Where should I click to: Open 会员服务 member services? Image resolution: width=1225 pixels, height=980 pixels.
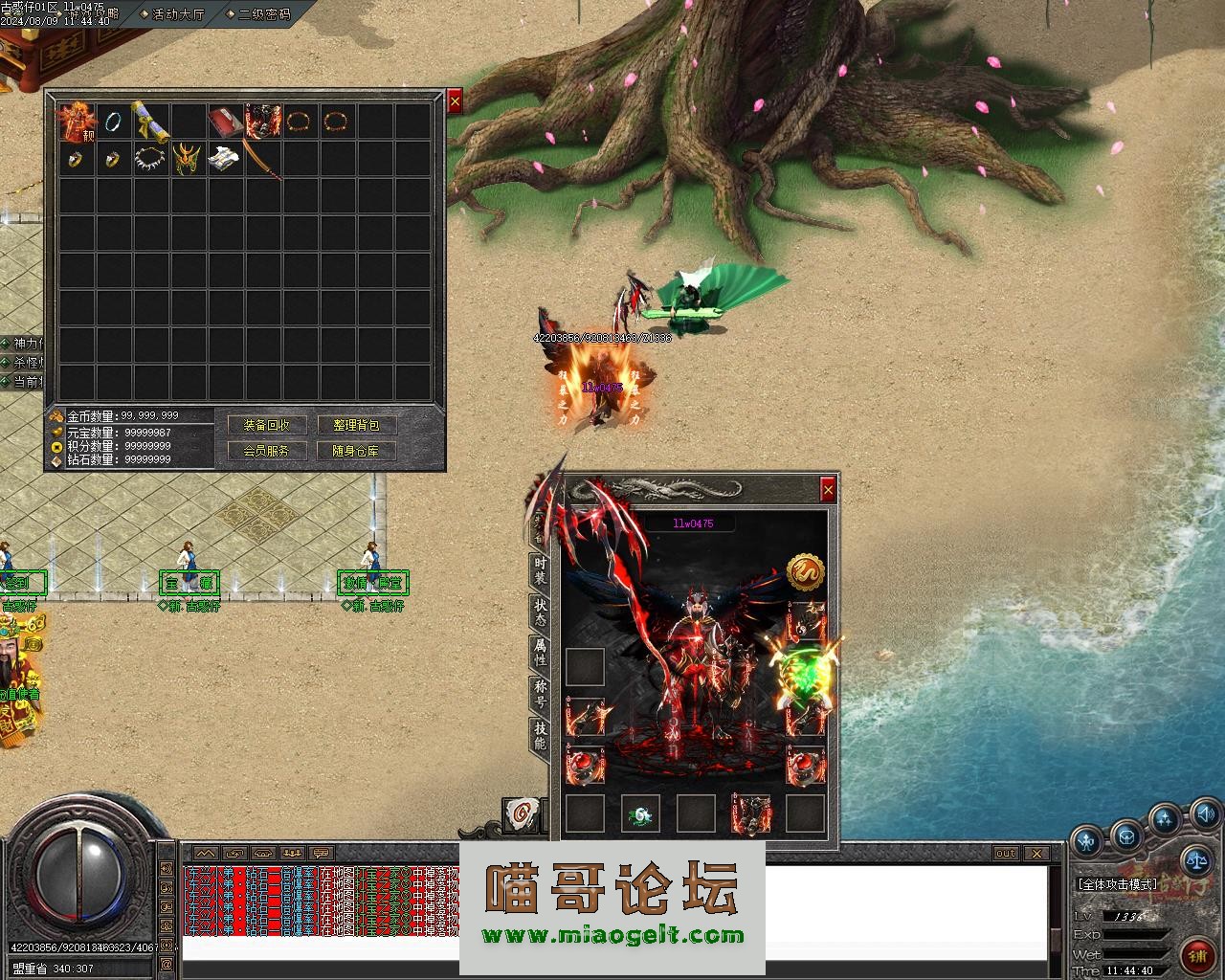point(266,451)
